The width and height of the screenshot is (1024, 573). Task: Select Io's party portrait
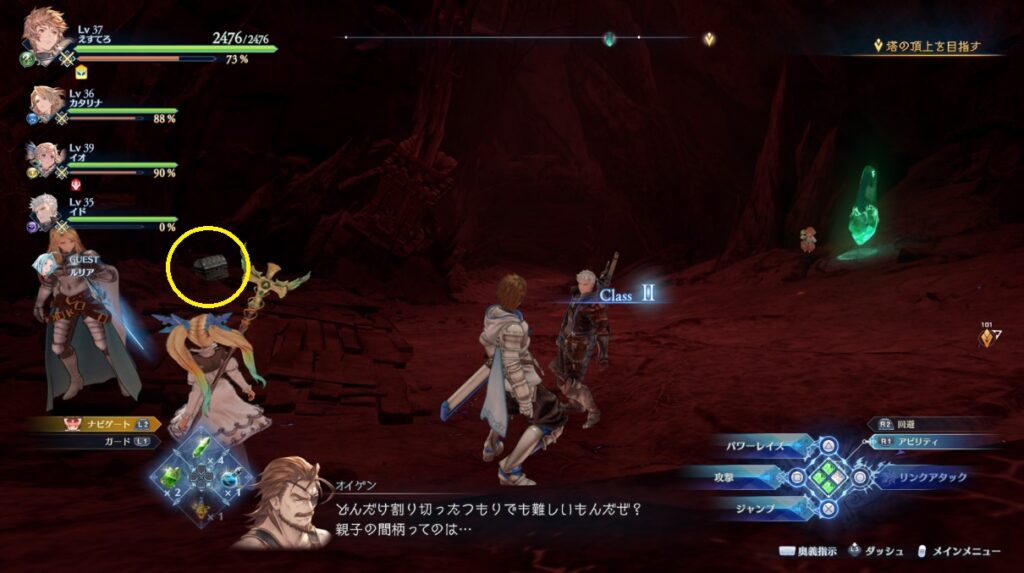(47, 158)
